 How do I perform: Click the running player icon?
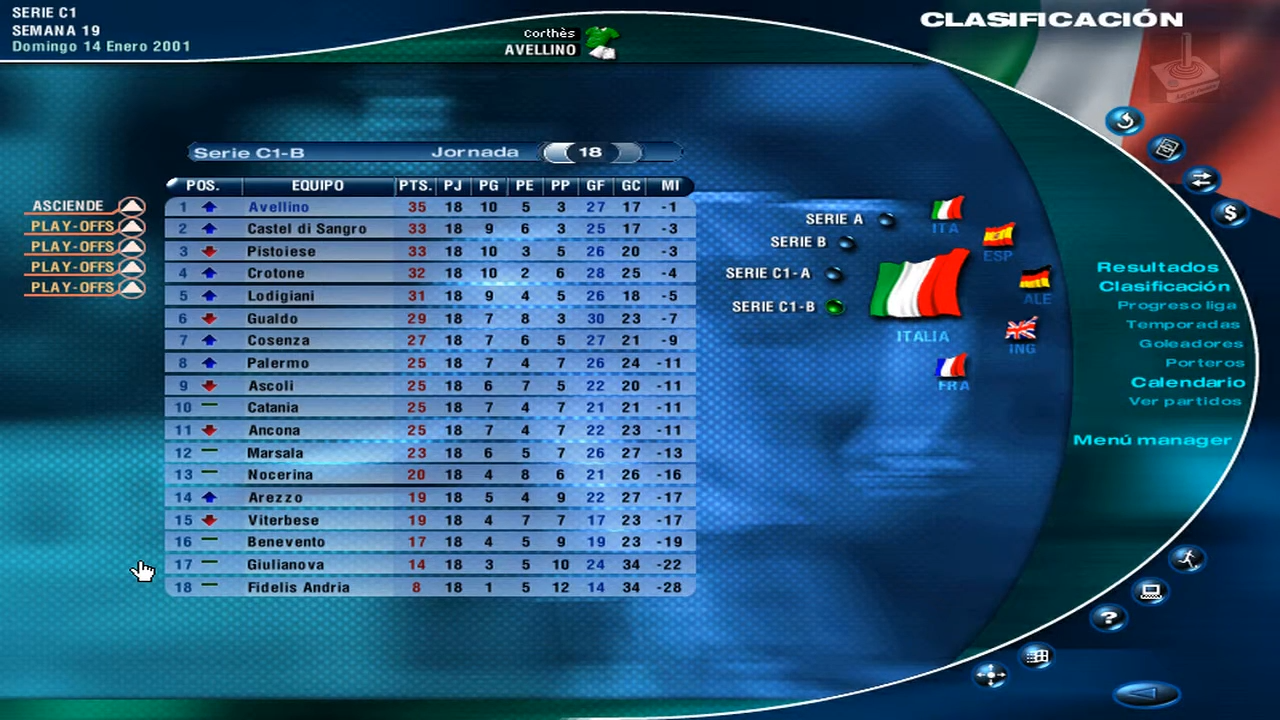1189,560
